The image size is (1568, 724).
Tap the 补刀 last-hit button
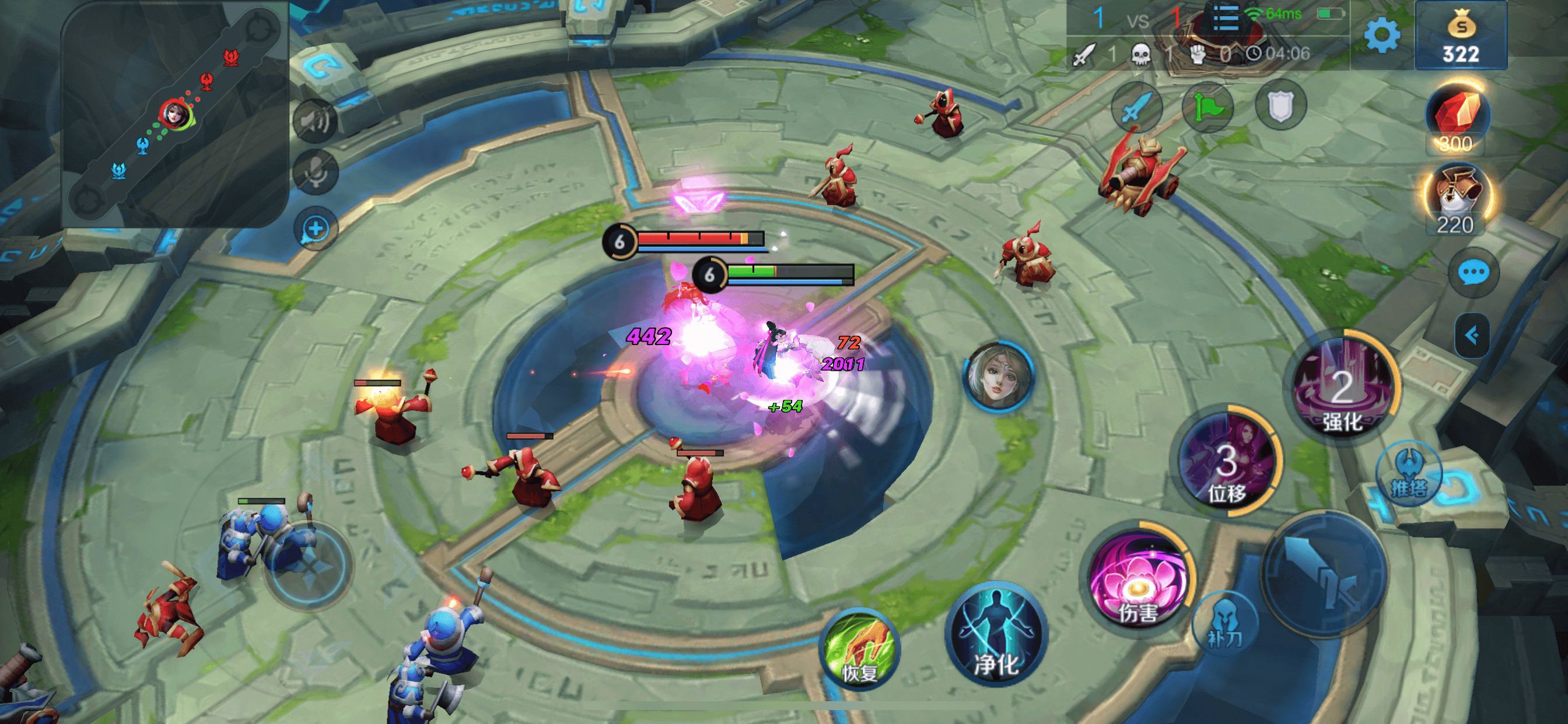pyautogui.click(x=1224, y=624)
